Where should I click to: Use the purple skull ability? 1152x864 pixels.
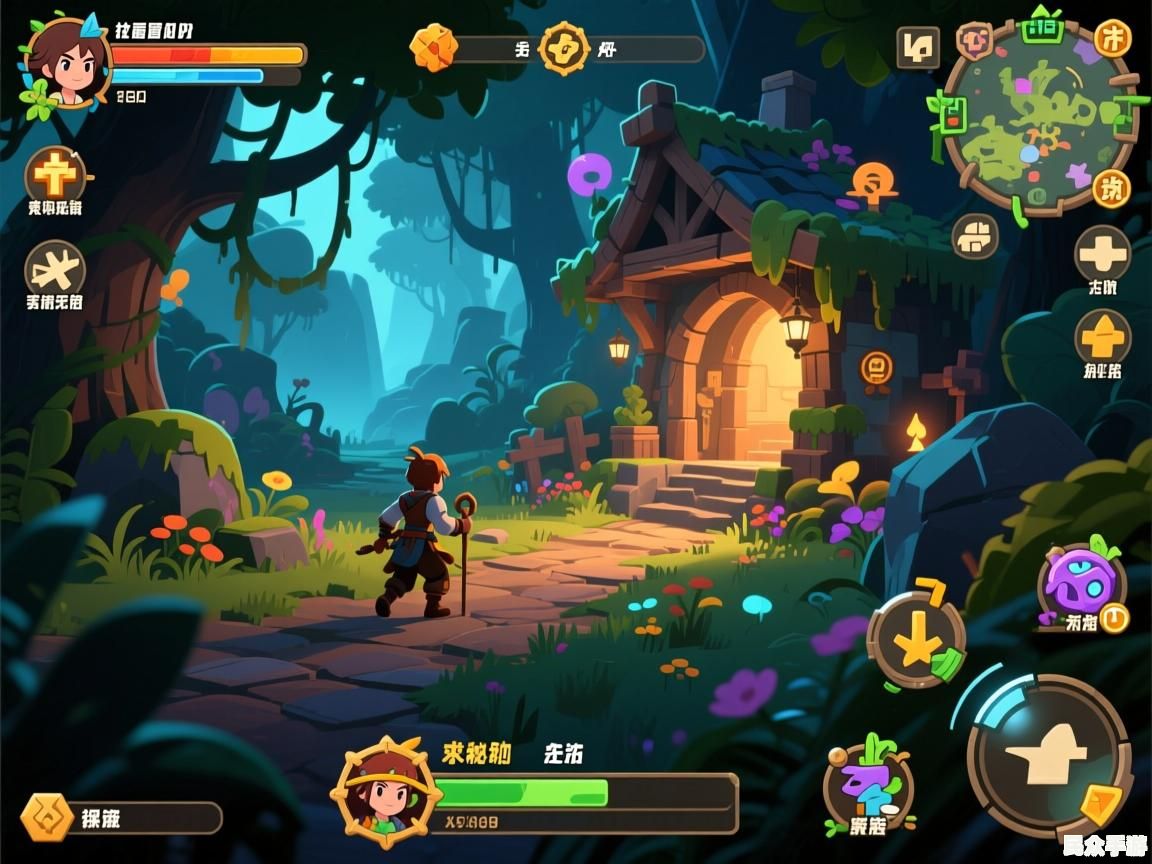[x=1080, y=585]
